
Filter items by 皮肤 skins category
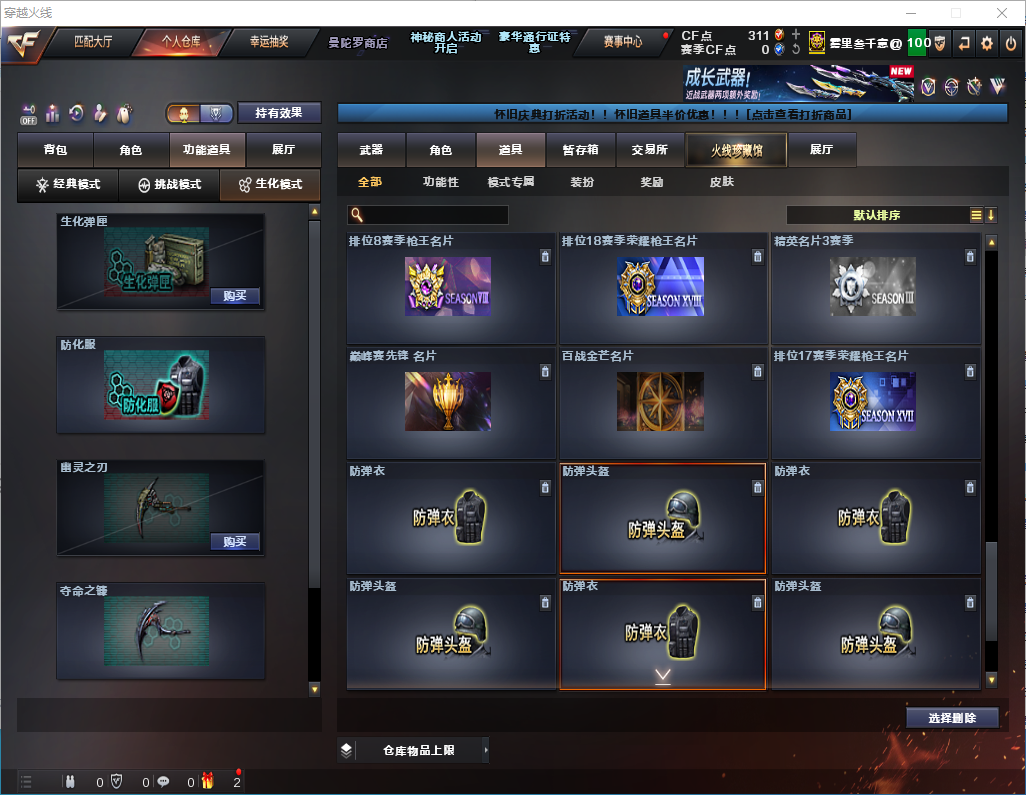(721, 182)
